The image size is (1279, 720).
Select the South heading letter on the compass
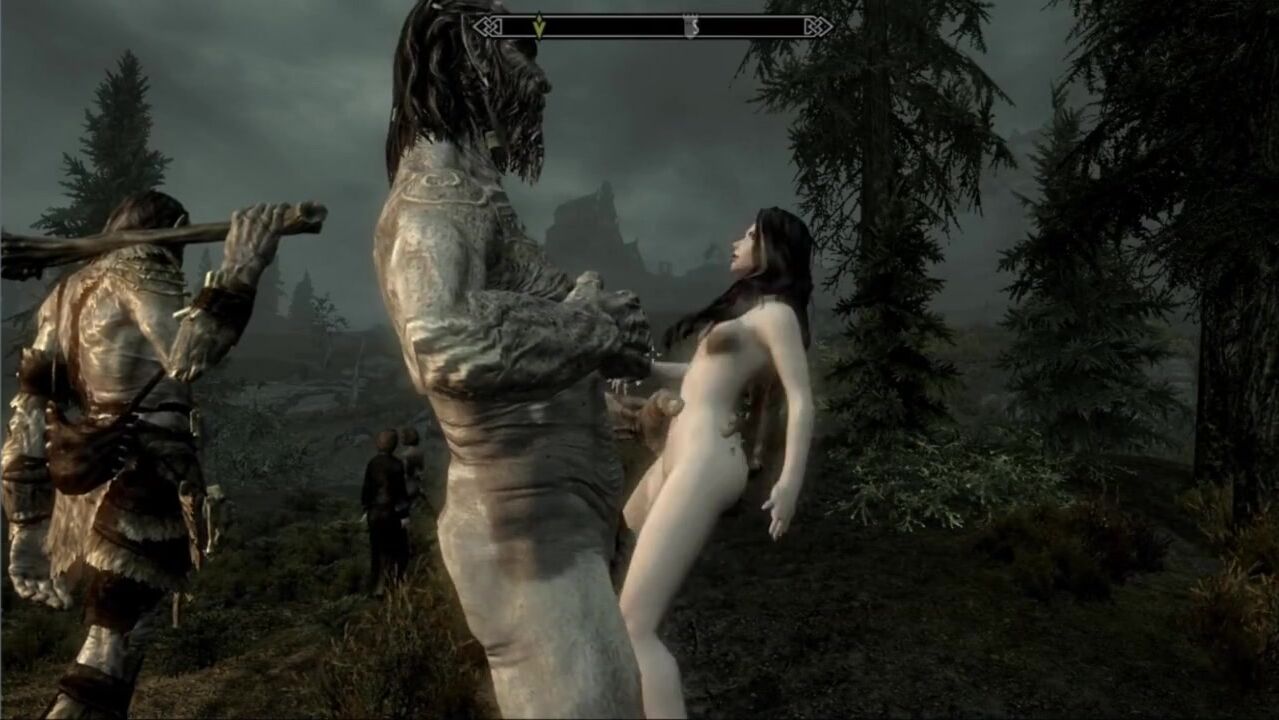pos(690,27)
